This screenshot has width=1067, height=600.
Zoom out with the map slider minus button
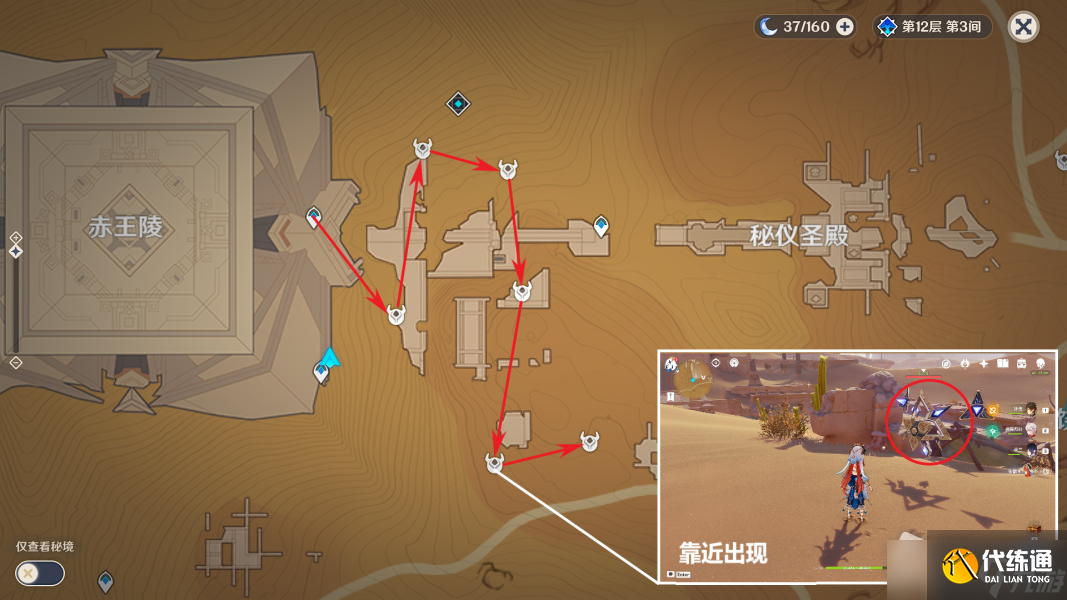tap(16, 362)
